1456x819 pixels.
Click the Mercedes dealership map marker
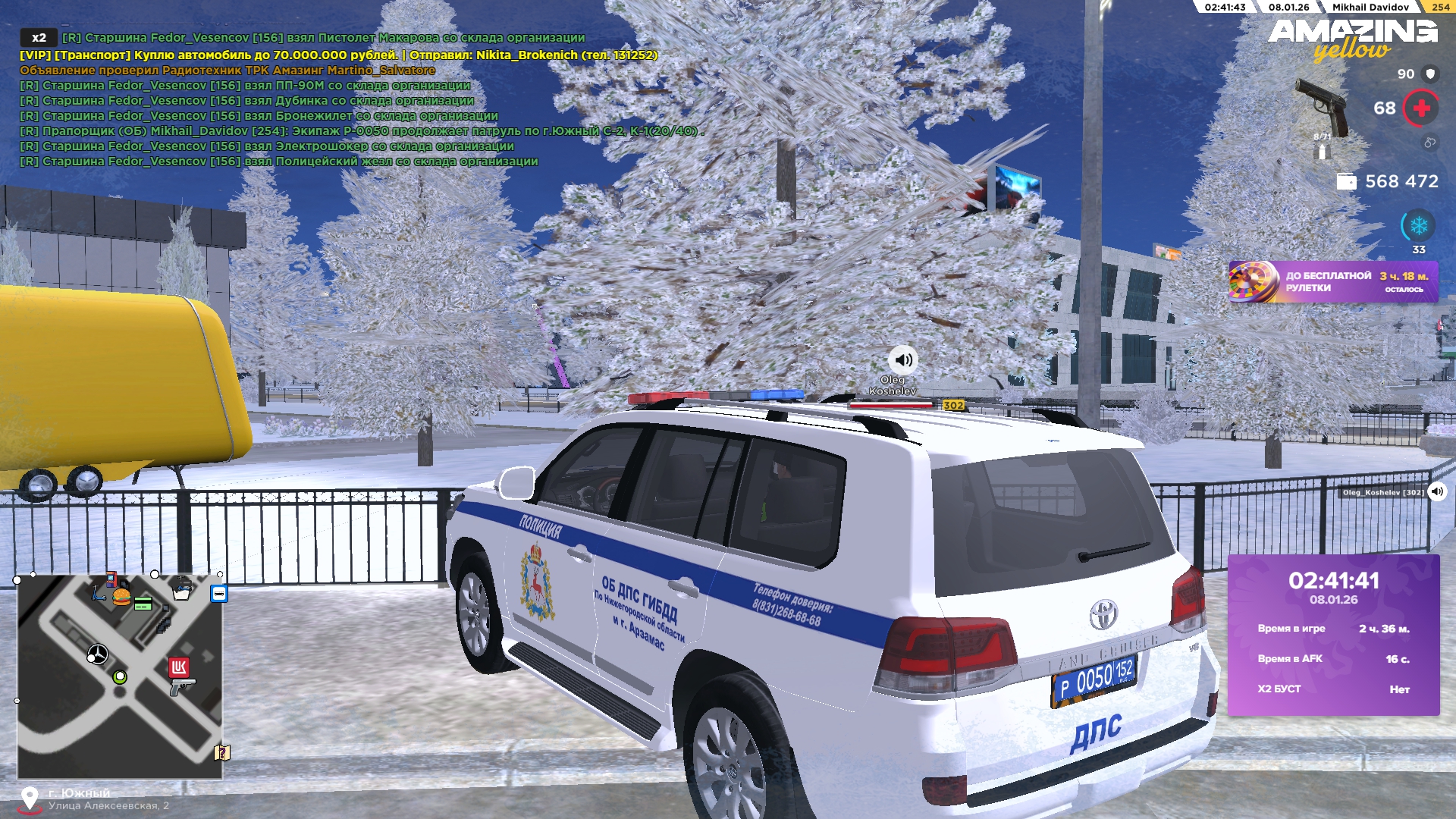98,654
